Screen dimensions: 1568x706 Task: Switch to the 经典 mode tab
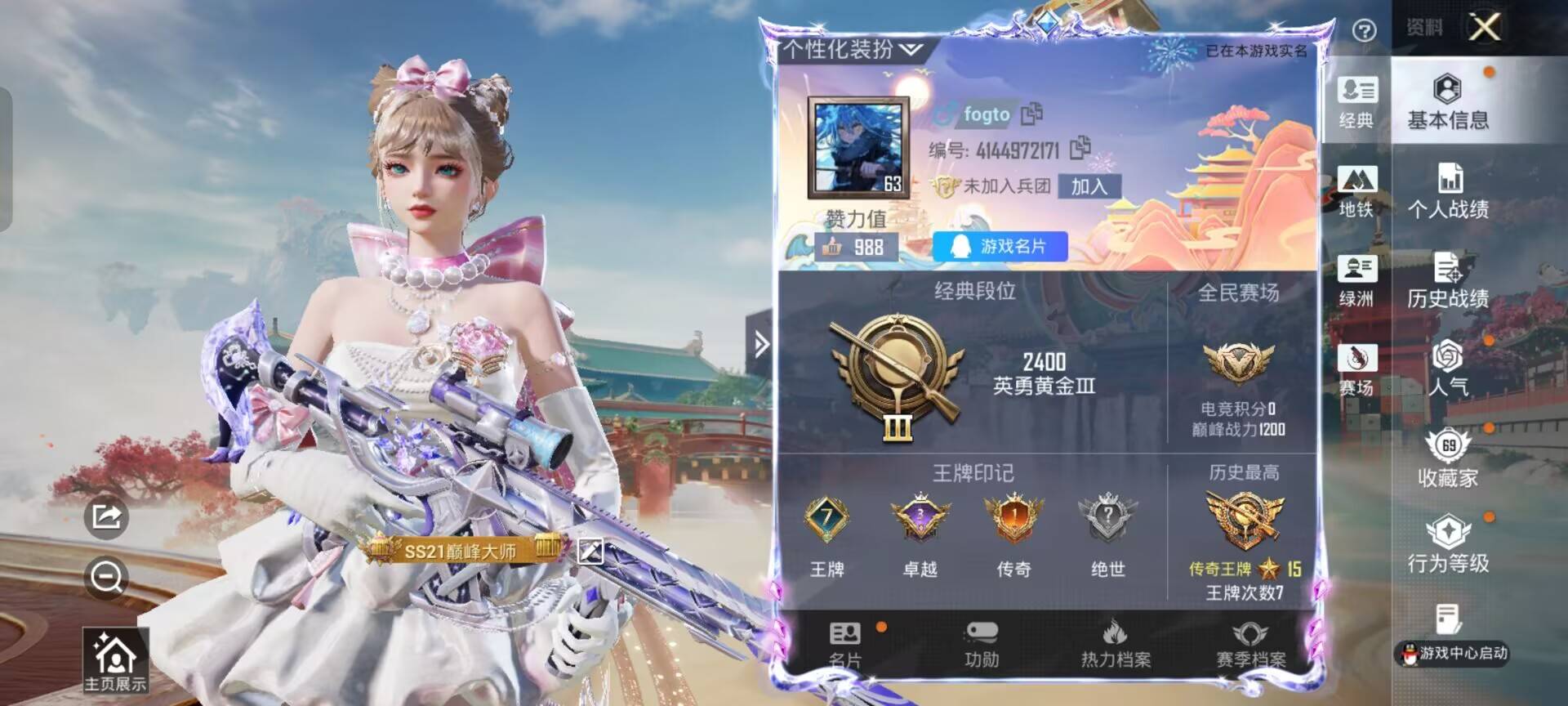click(x=1356, y=102)
